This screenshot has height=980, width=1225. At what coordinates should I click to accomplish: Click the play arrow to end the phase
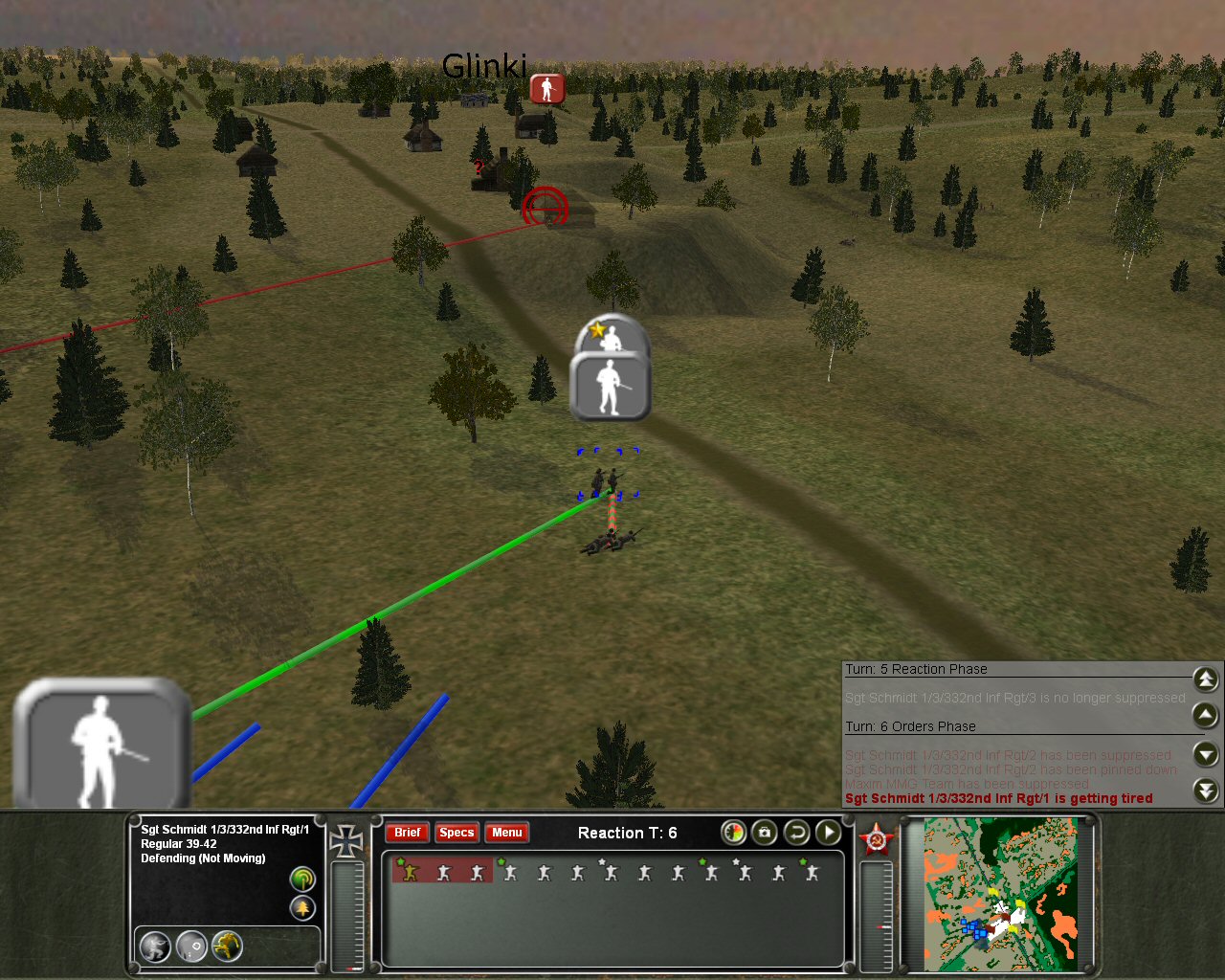pyautogui.click(x=828, y=833)
